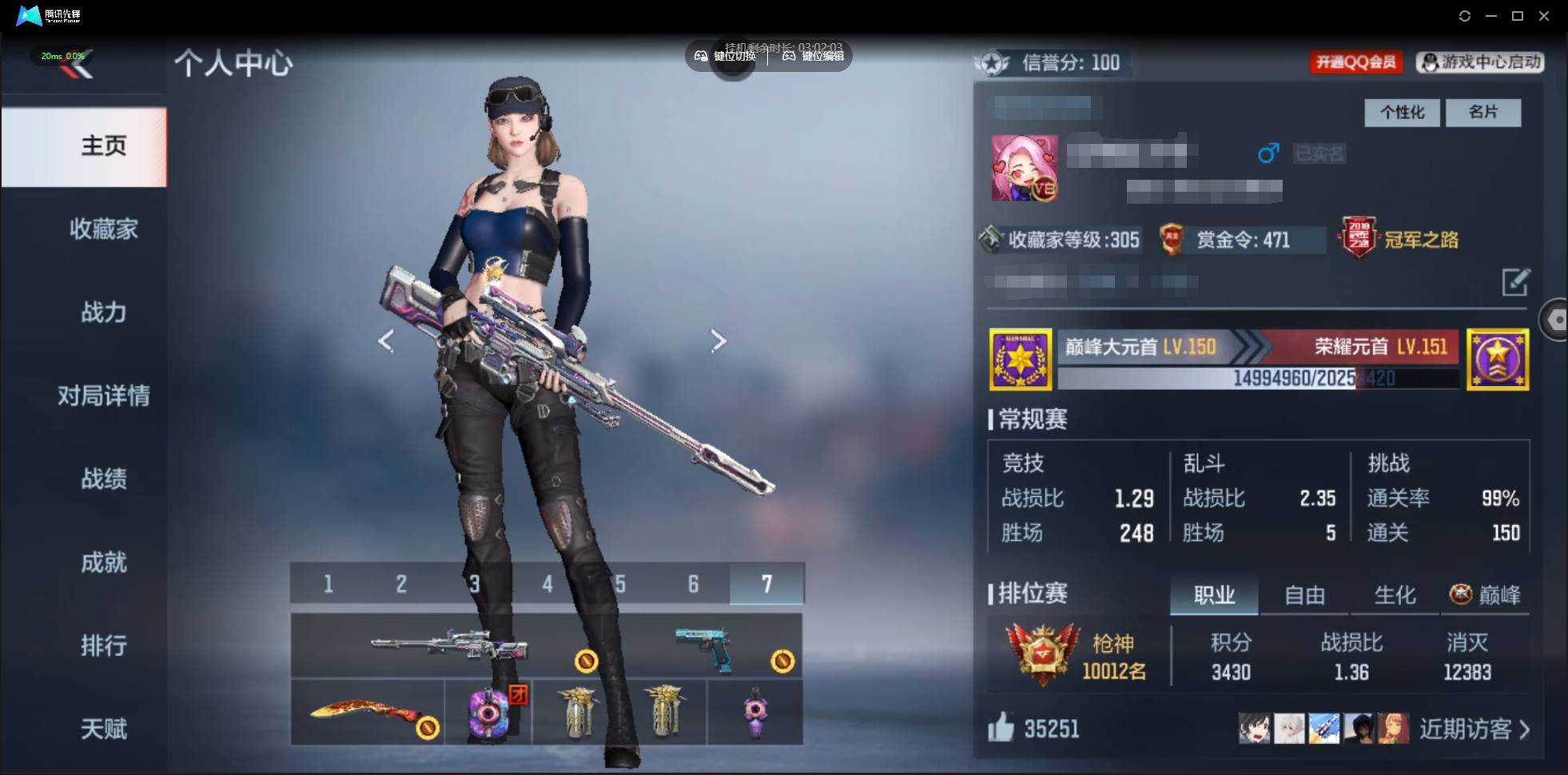Click the 开通QQ会员 button
Image resolution: width=1568 pixels, height=775 pixels.
1356,62
